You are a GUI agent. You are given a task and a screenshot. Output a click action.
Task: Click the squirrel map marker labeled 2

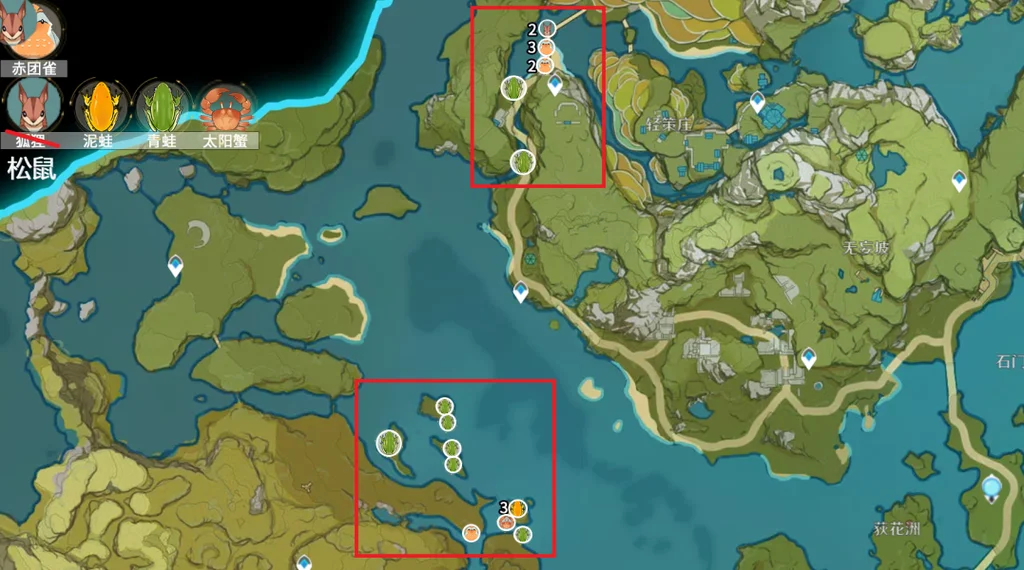point(547,30)
